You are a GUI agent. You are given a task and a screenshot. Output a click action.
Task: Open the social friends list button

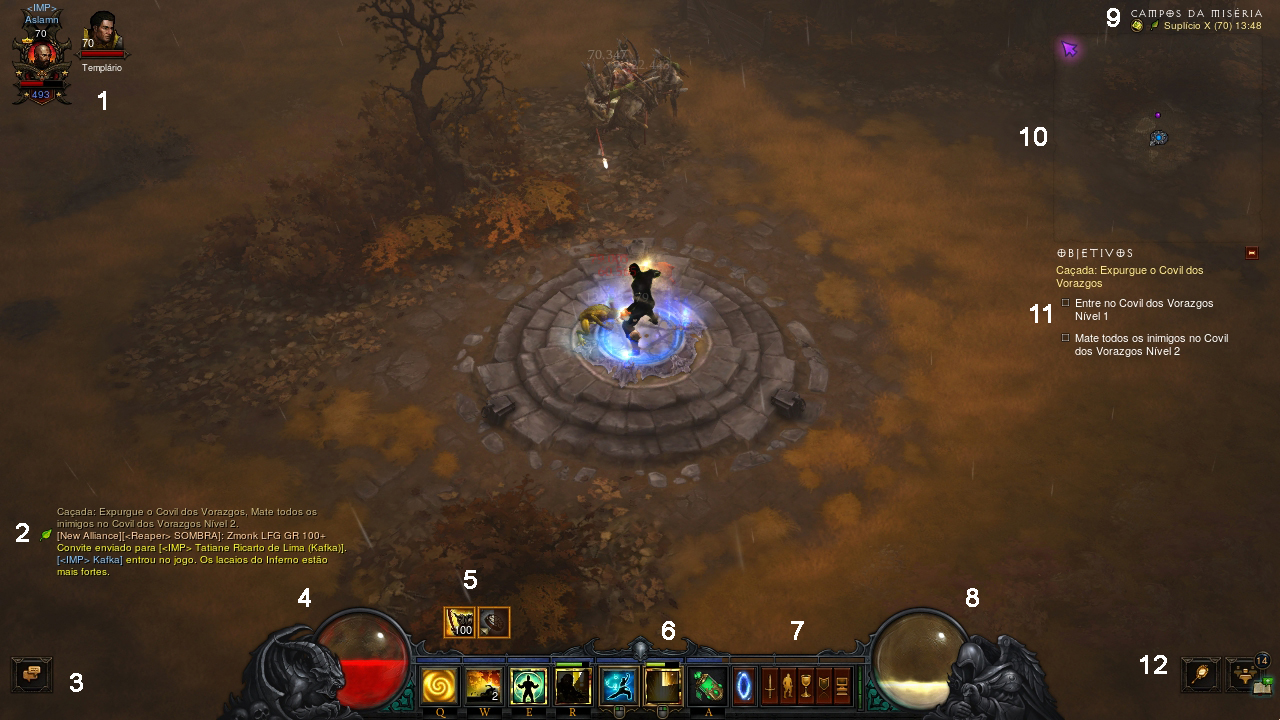1244,675
